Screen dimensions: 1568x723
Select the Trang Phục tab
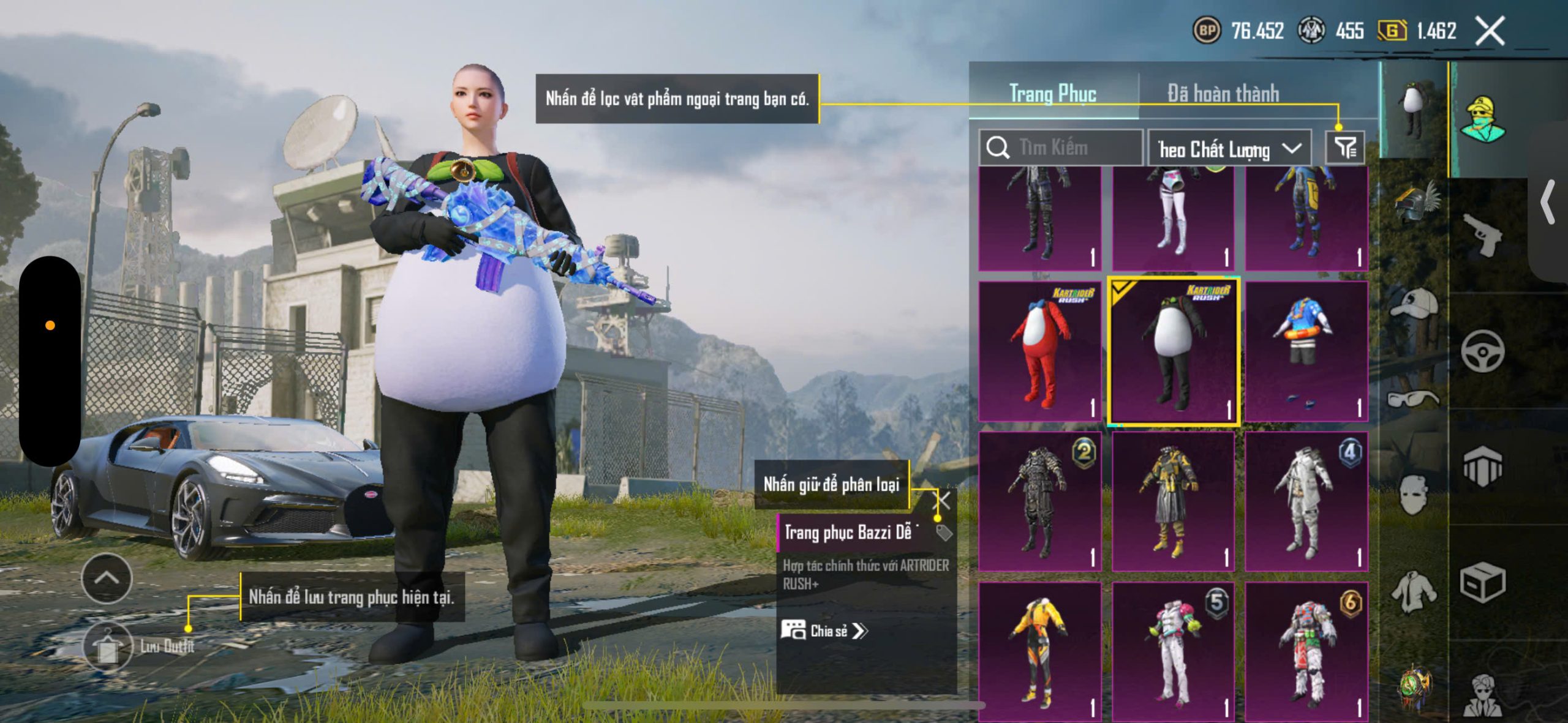pos(1052,94)
